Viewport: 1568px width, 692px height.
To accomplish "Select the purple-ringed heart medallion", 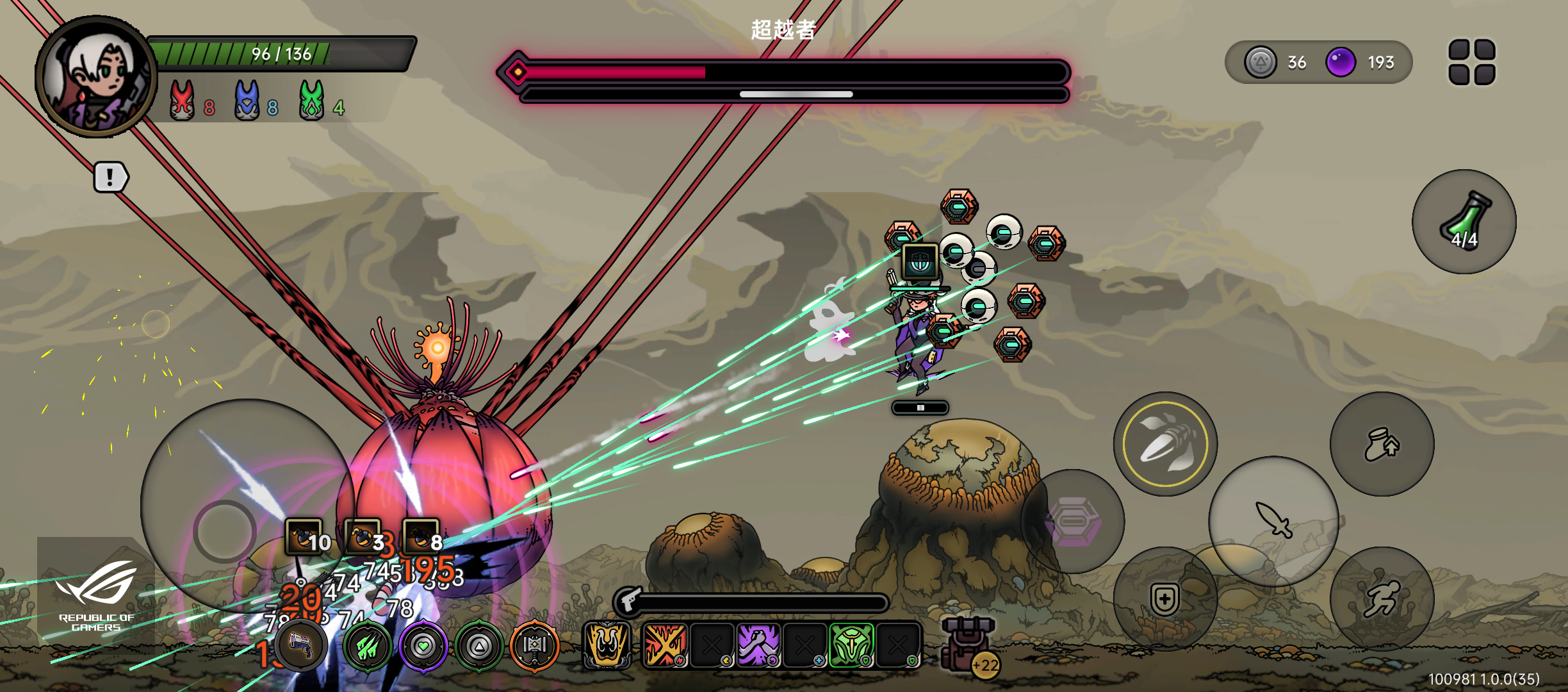I will pyautogui.click(x=423, y=647).
